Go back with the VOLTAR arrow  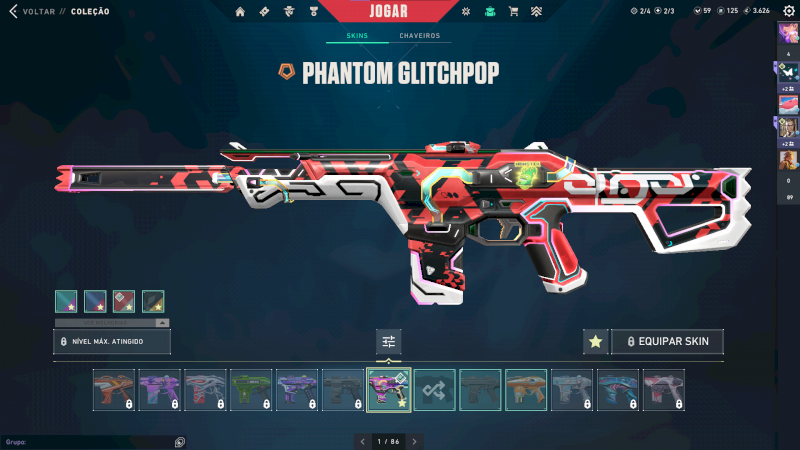(14, 11)
